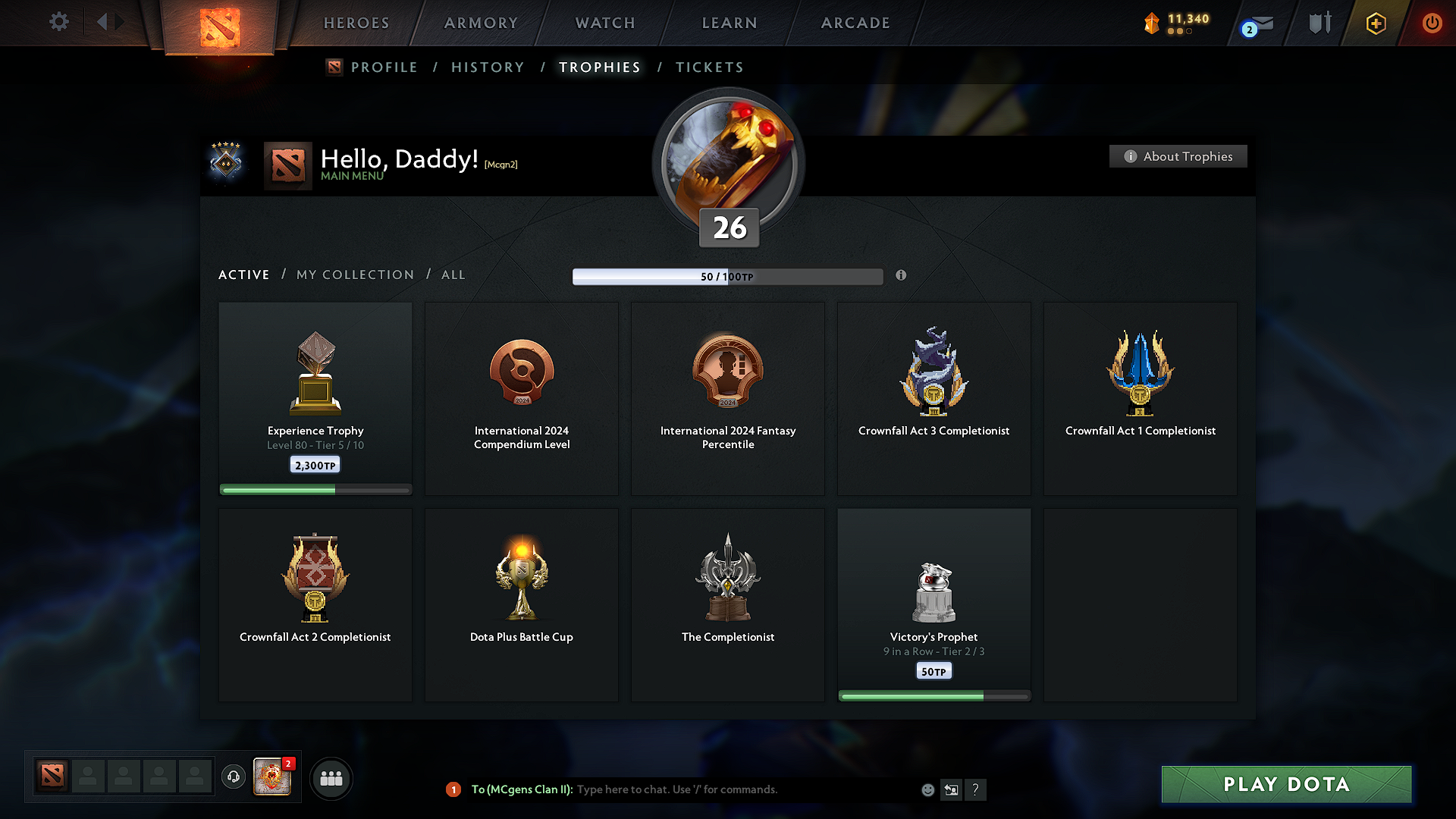Click the chat input field
The image size is (1456, 819).
[x=743, y=789]
